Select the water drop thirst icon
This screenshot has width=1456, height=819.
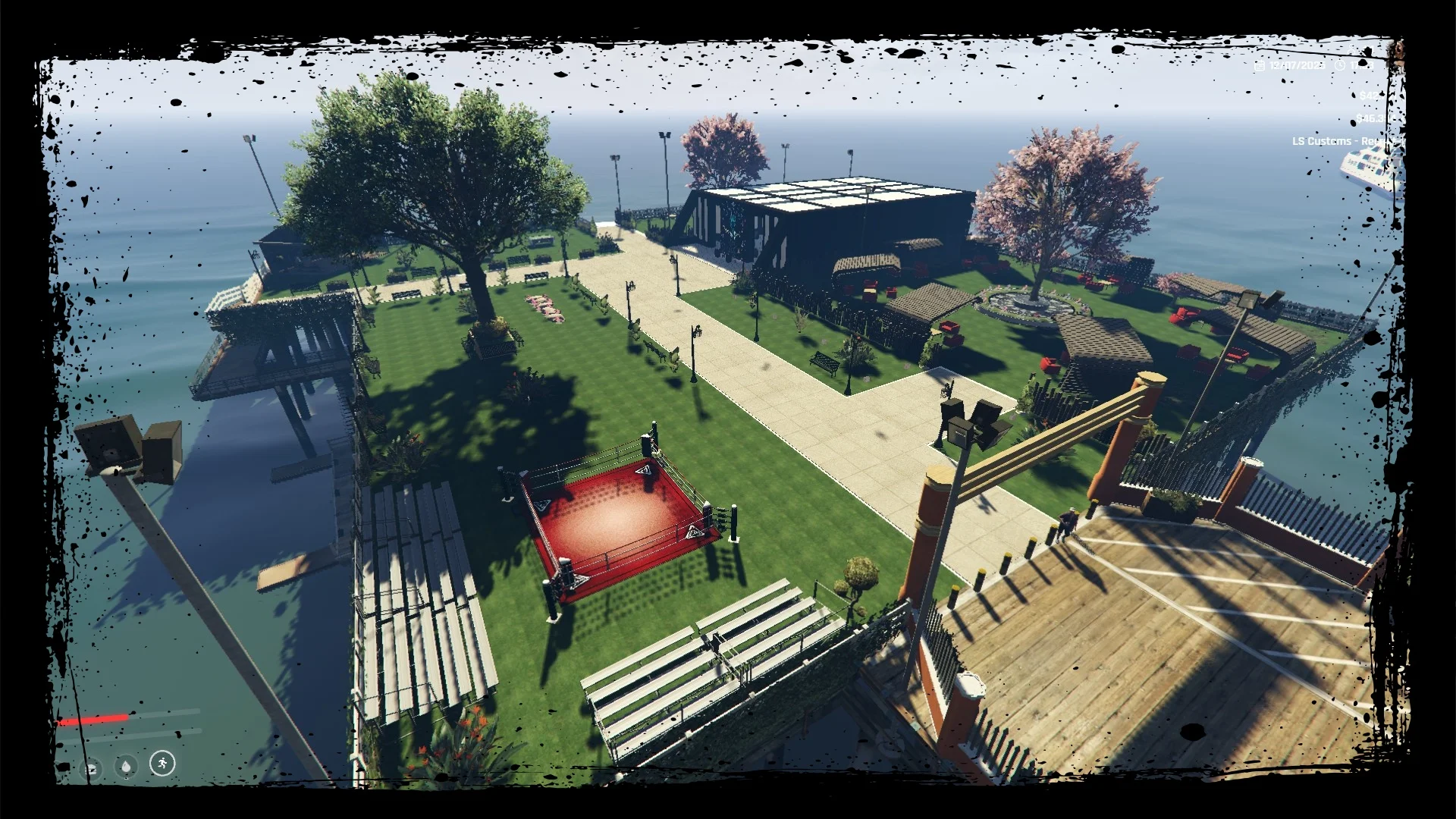[x=127, y=767]
